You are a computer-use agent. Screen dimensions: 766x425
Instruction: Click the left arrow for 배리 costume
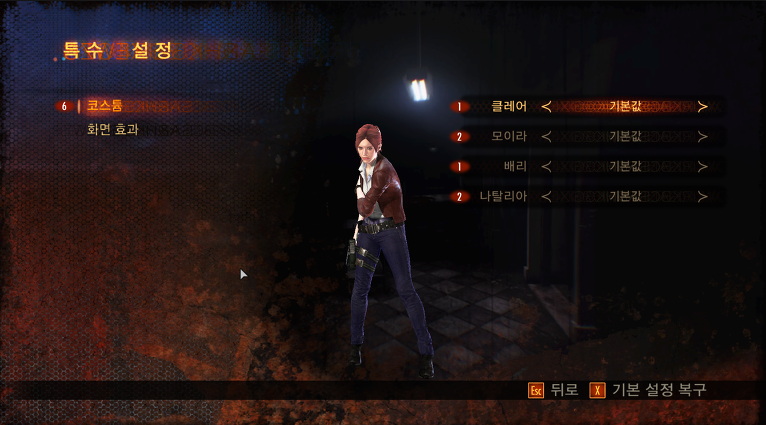point(546,166)
